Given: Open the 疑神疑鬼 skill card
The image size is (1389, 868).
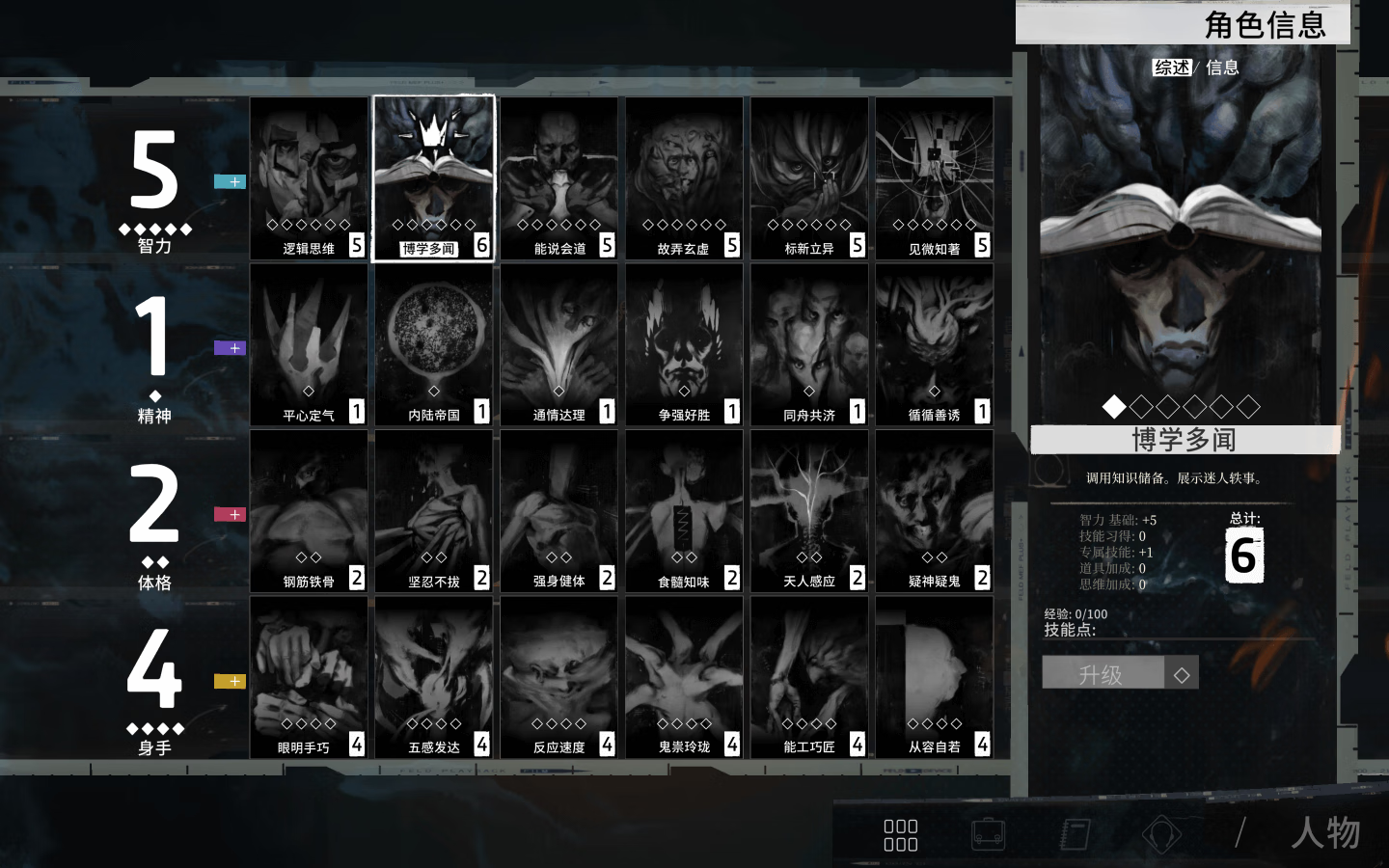Looking at the screenshot, I should pos(934,511).
